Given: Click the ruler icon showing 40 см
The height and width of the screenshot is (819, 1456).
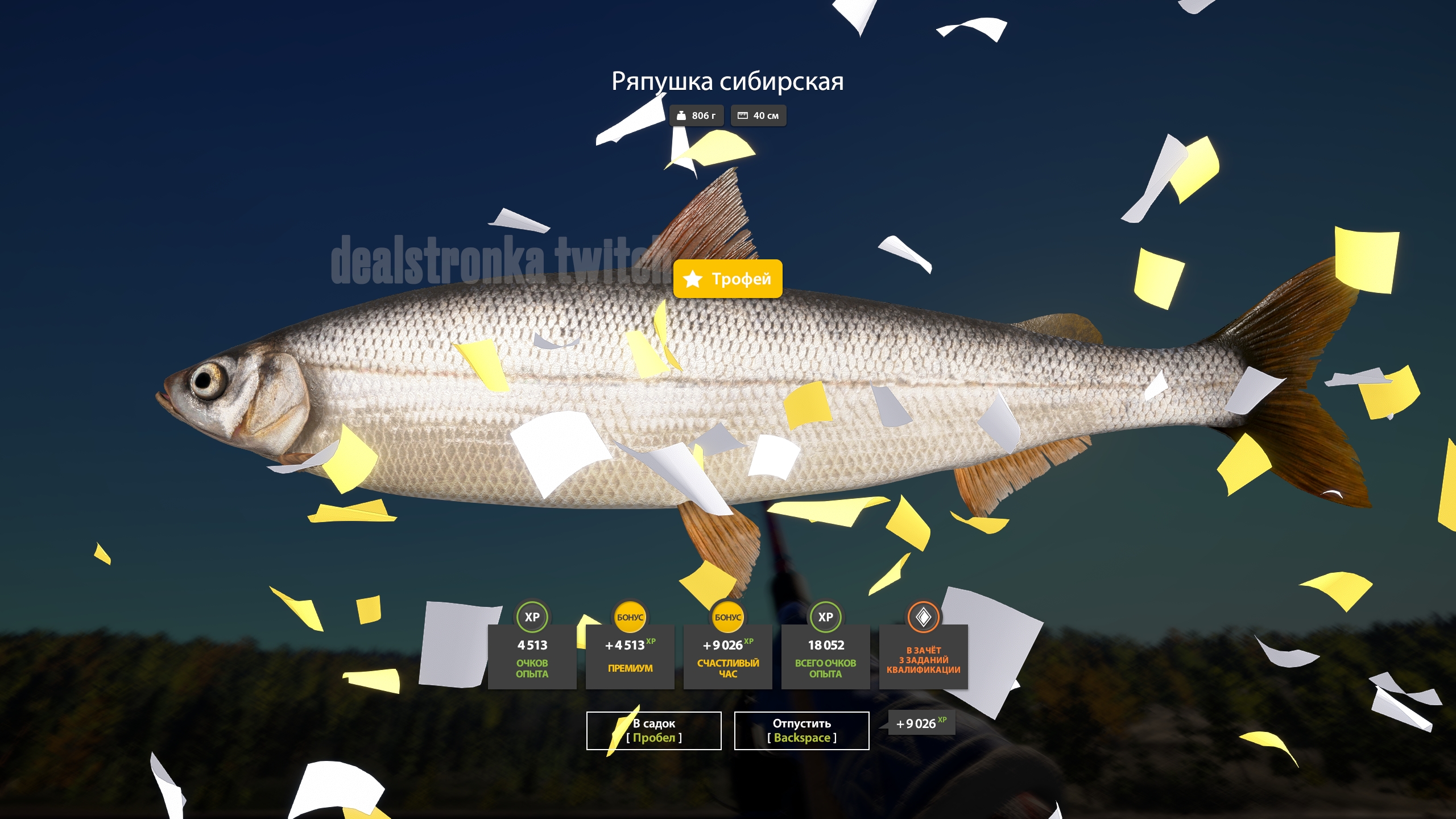Looking at the screenshot, I should 743,115.
